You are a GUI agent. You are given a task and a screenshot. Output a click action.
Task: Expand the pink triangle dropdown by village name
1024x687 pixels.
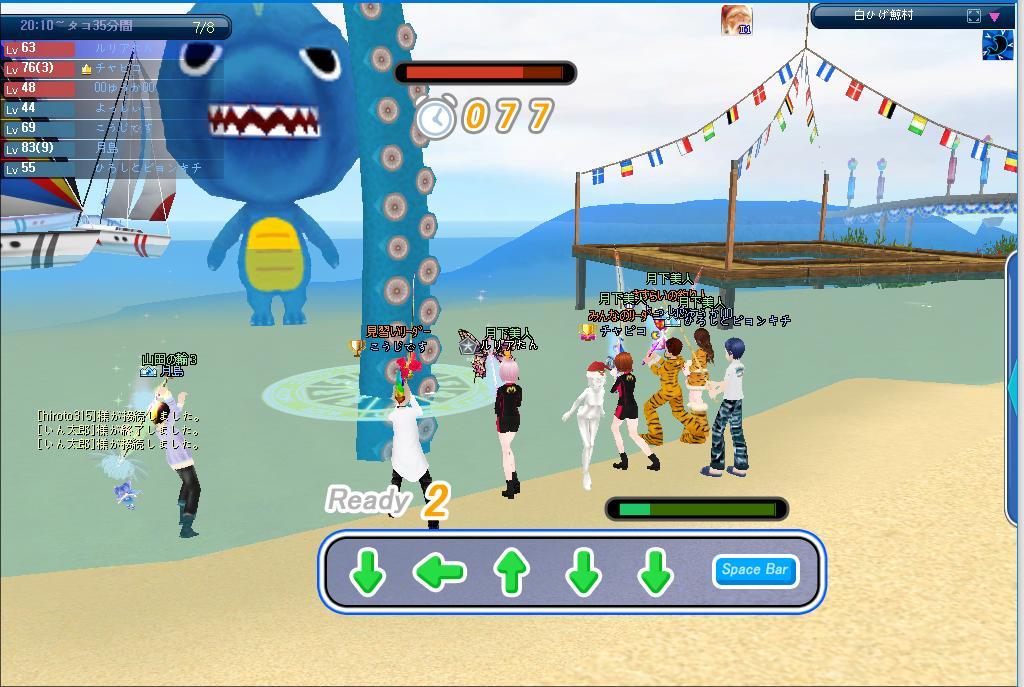point(994,16)
